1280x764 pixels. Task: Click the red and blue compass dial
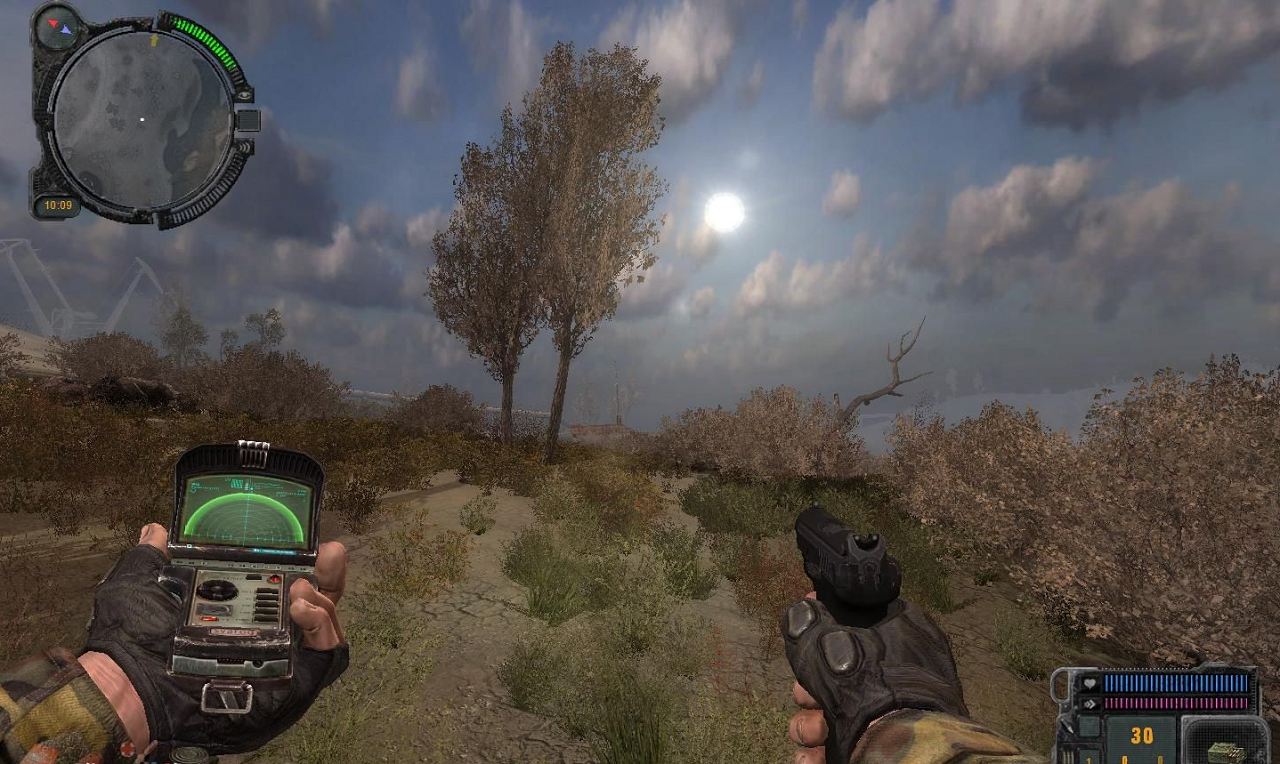point(56,26)
